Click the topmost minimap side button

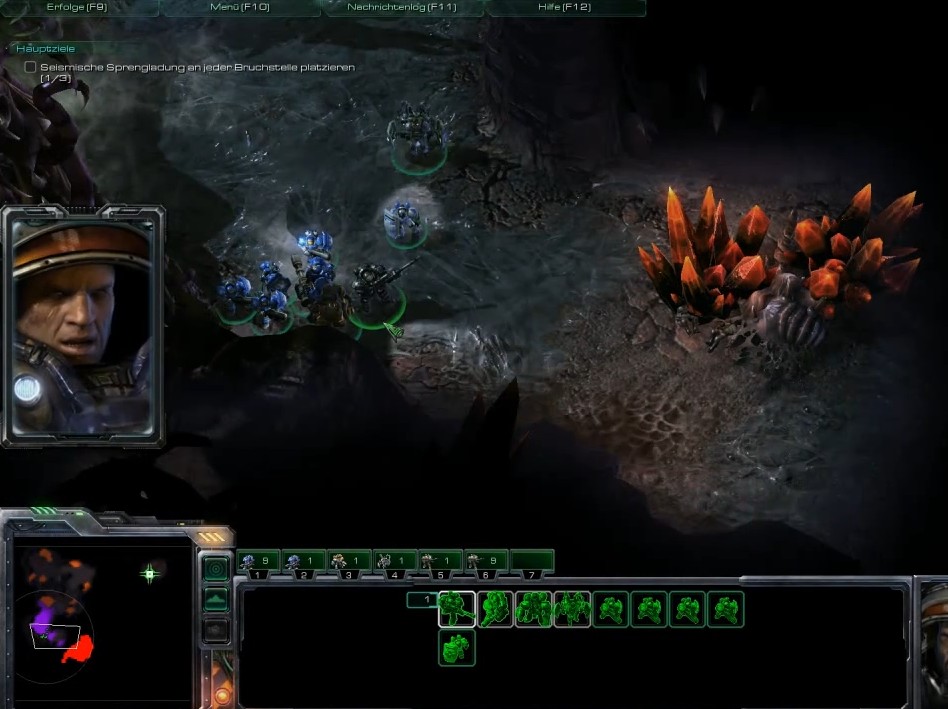coord(216,569)
